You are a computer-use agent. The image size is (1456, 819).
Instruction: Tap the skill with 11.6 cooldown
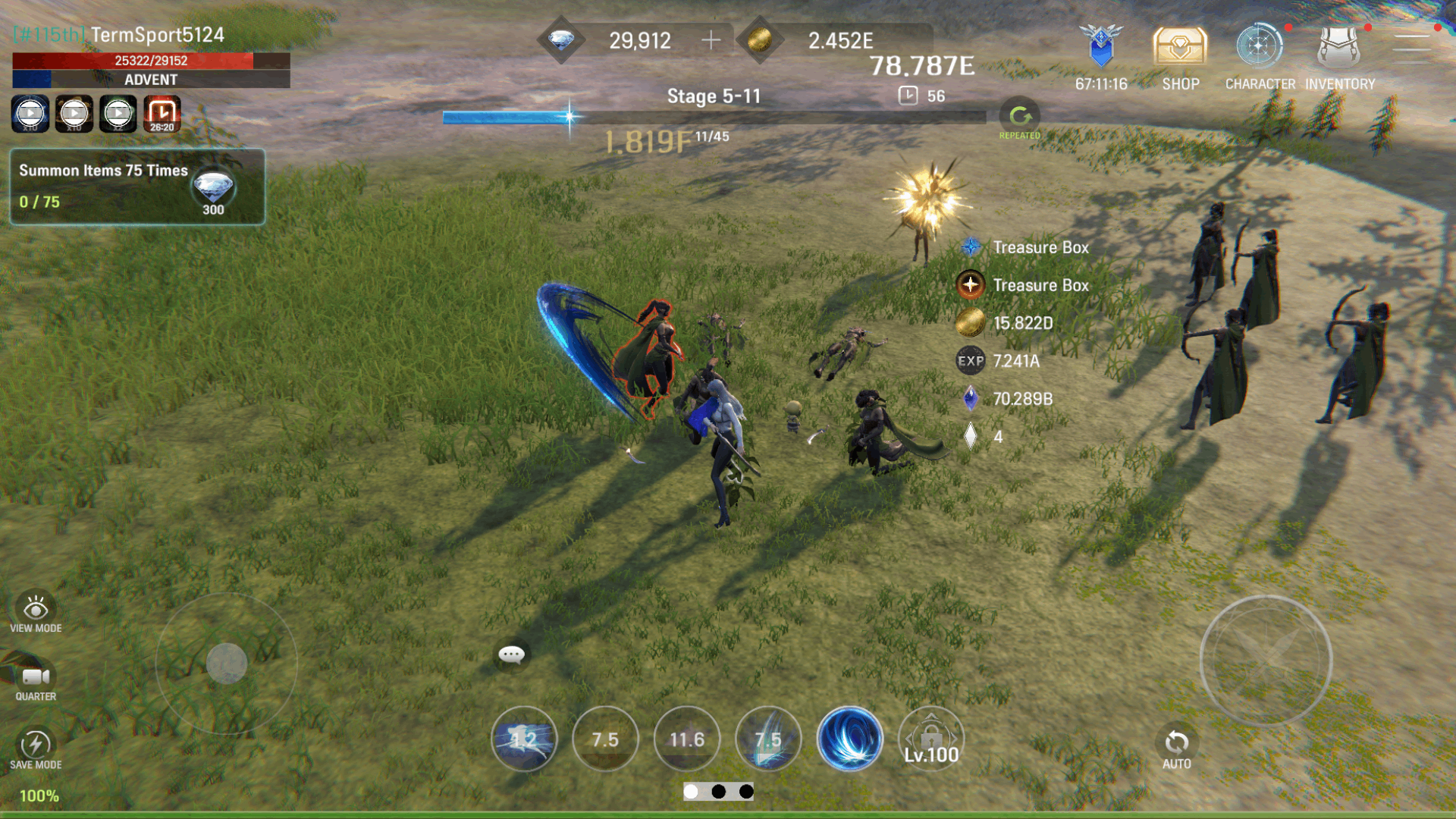tap(686, 739)
